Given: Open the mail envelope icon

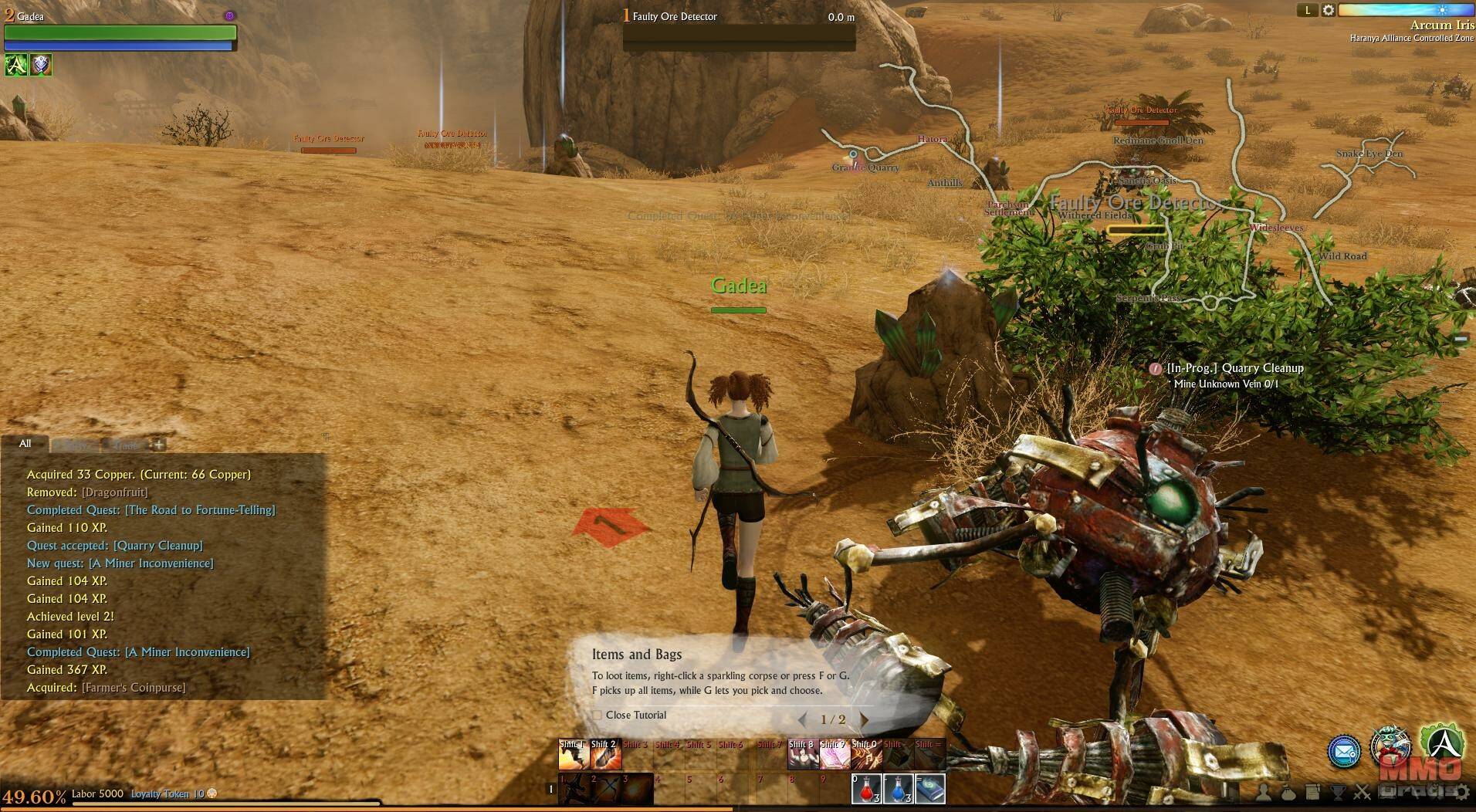Looking at the screenshot, I should pos(1343,751).
